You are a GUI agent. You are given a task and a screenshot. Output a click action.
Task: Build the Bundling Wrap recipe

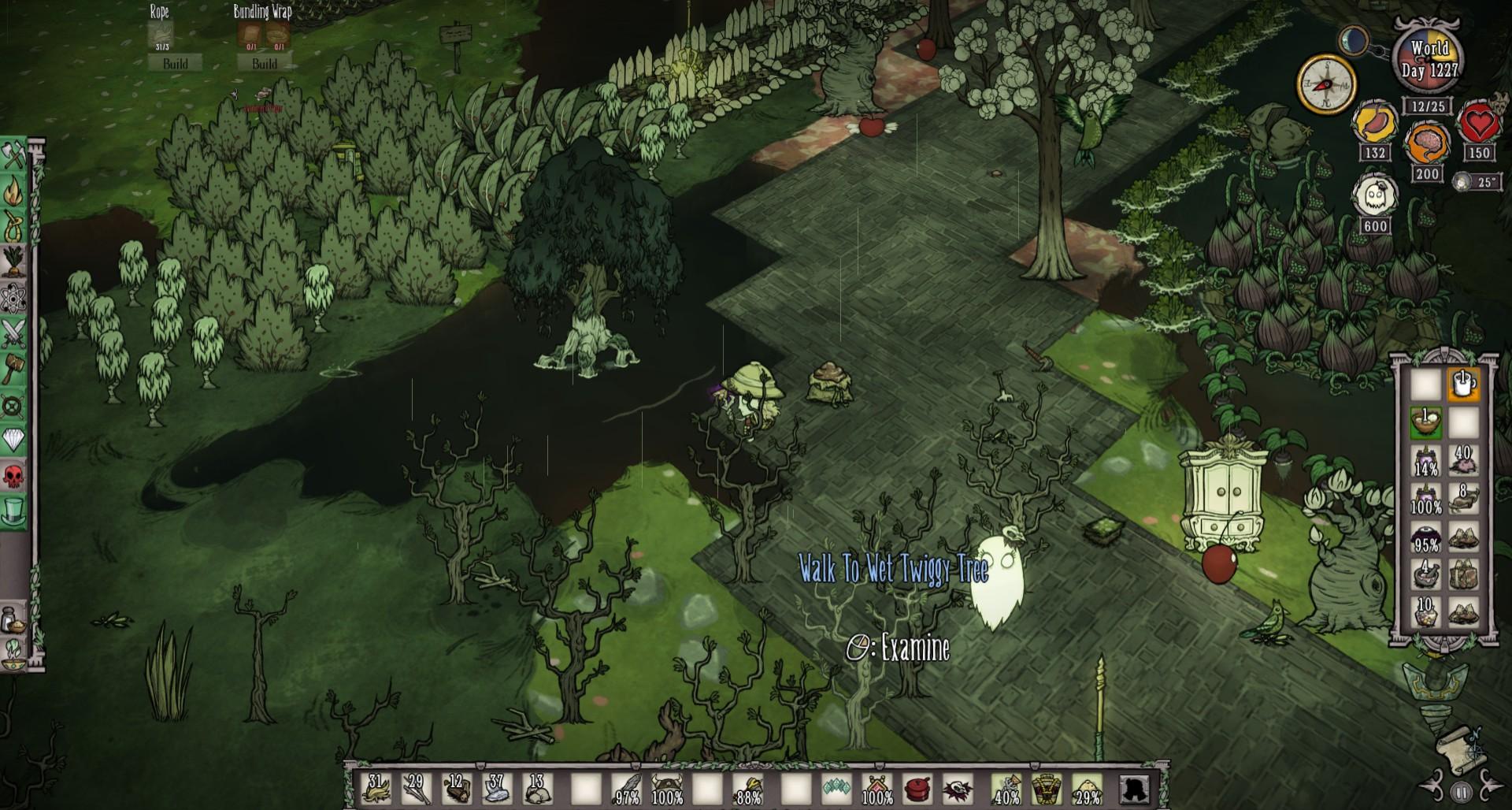tap(264, 63)
